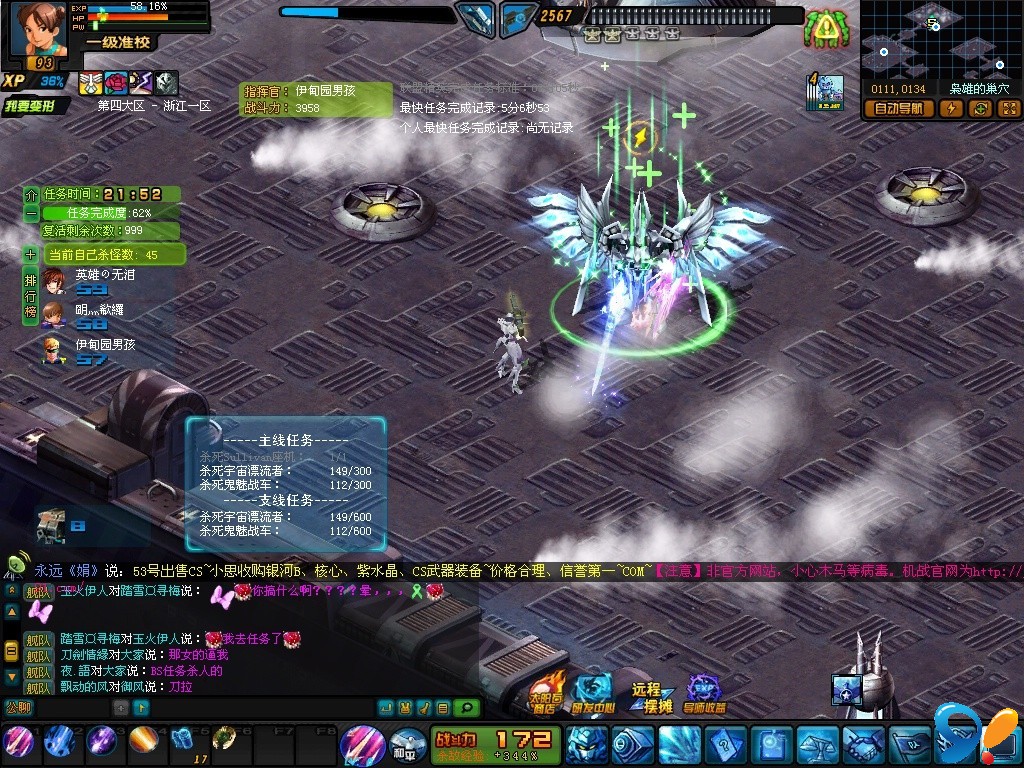Click the 公聊 public chat channel button
This screenshot has width=1024, height=768.
[18, 708]
